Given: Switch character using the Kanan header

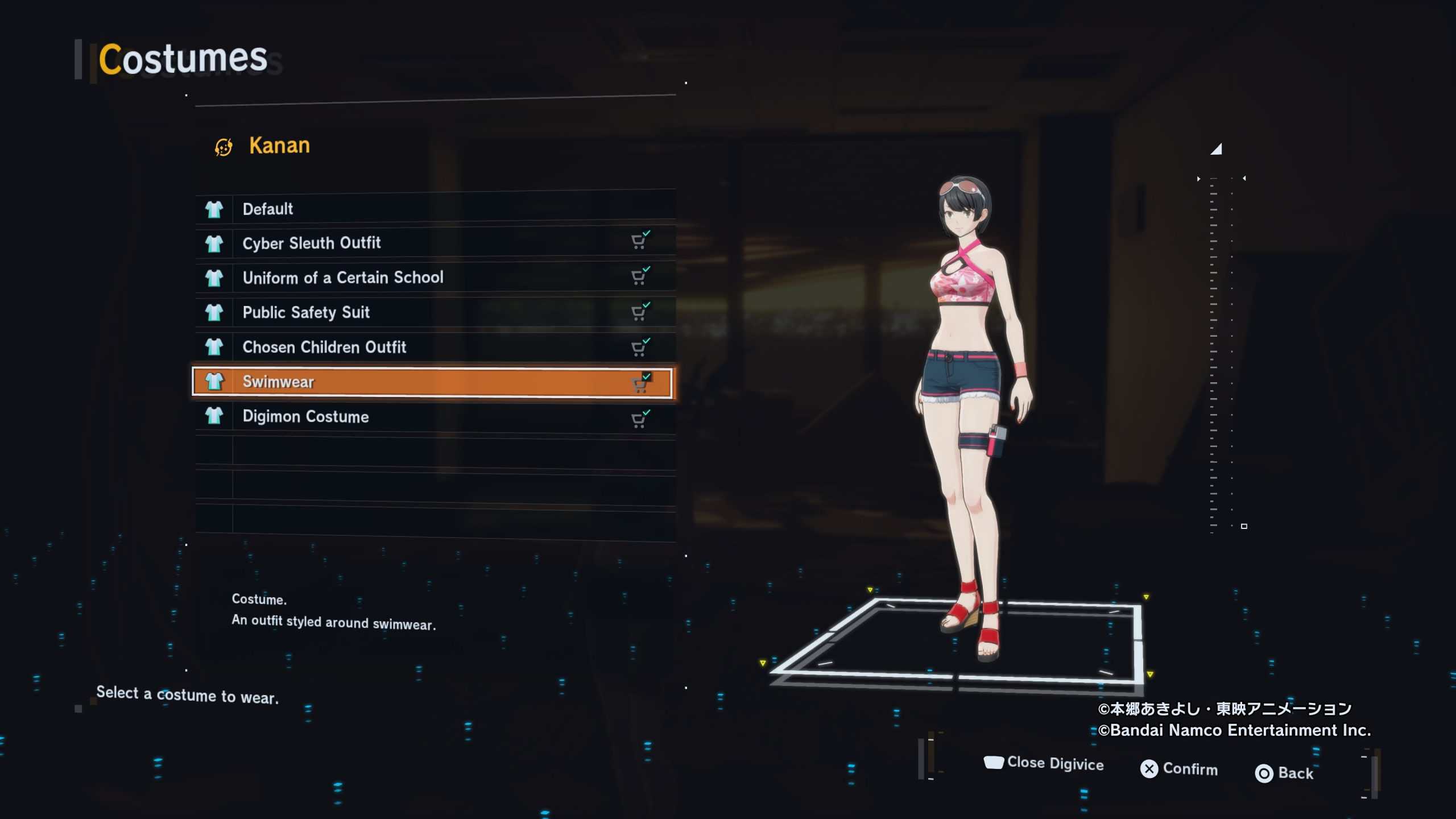Looking at the screenshot, I should coord(263,146).
